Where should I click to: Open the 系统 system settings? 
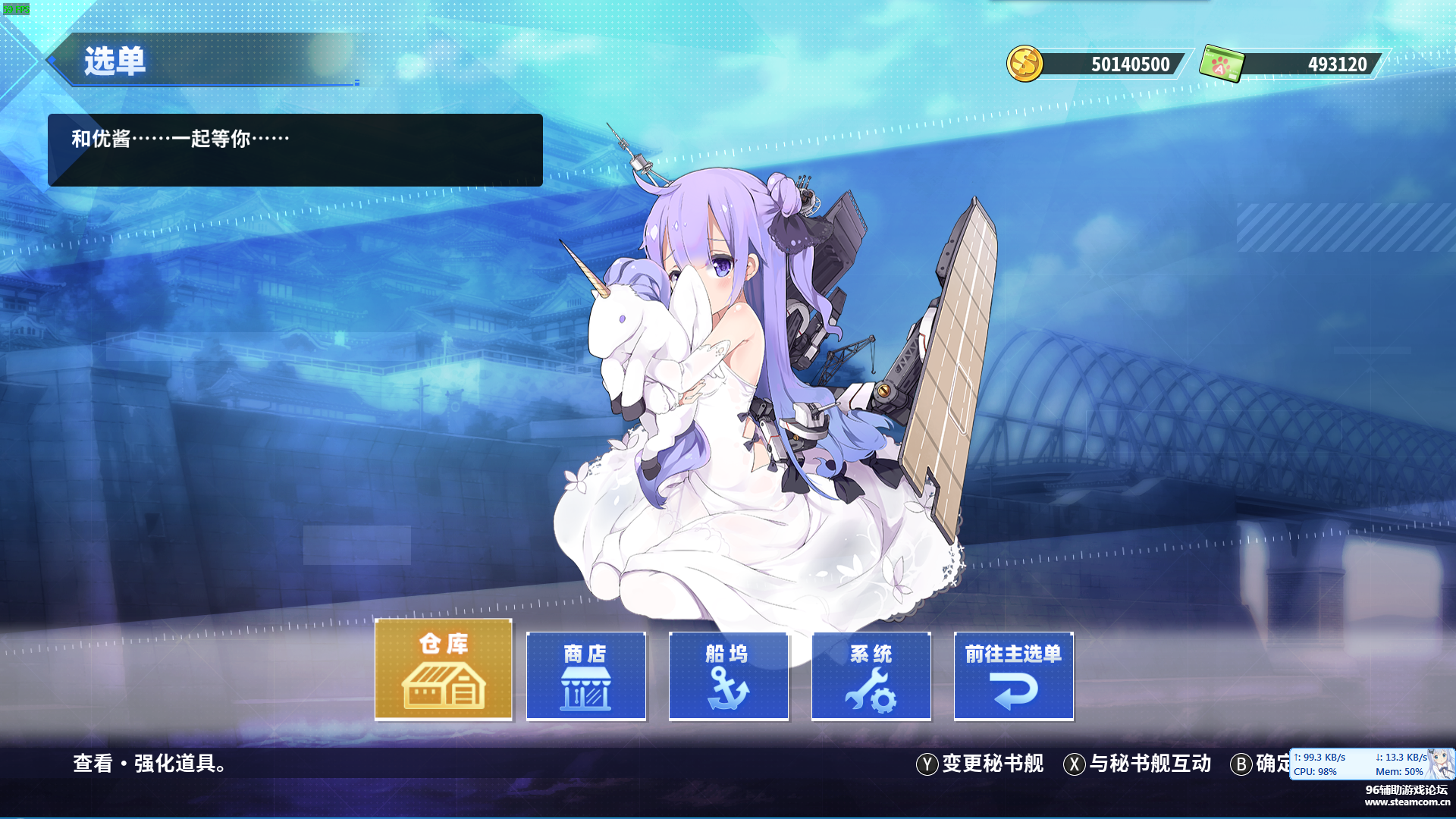[871, 676]
